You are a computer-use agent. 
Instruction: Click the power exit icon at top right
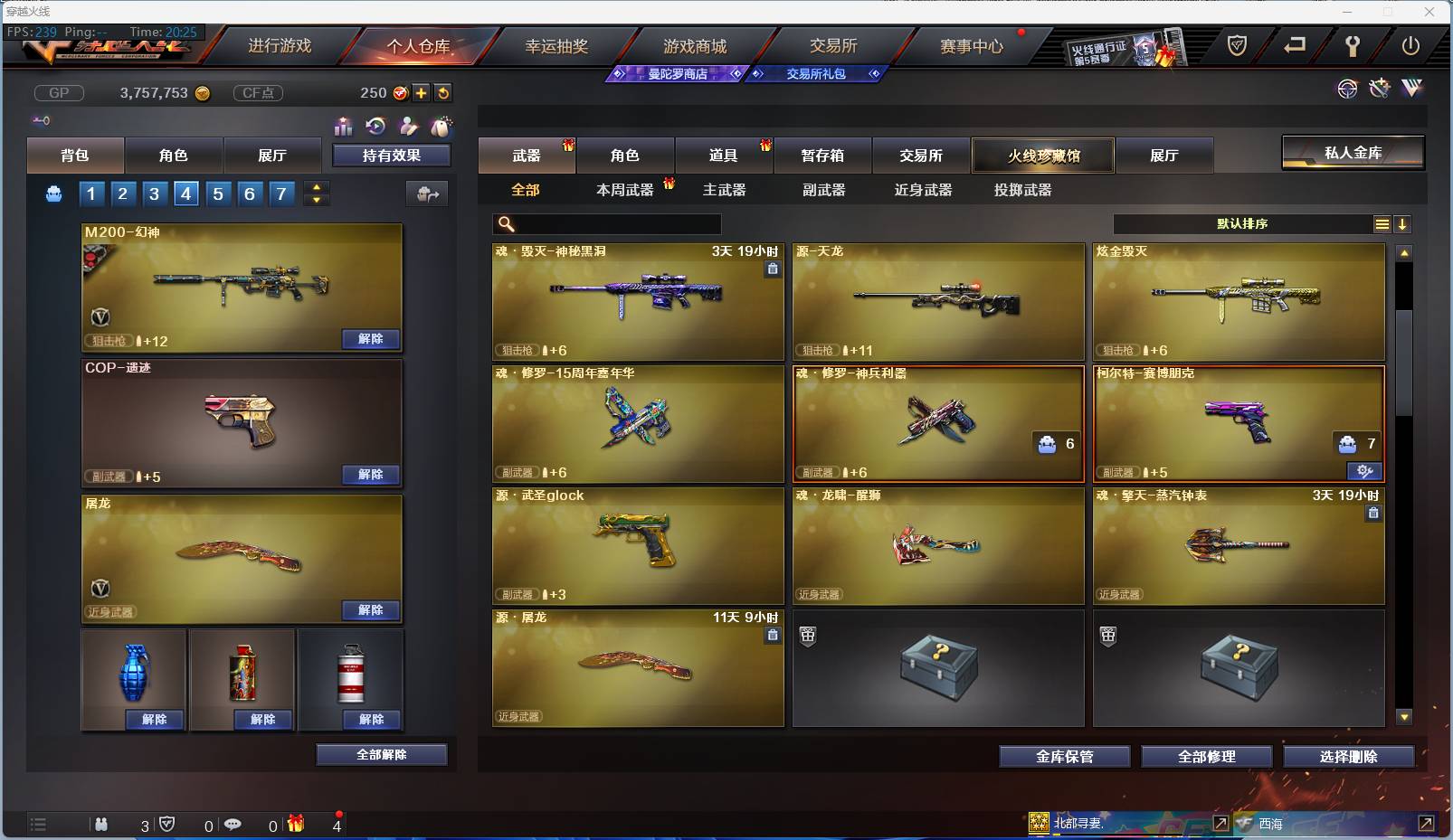[x=1413, y=48]
